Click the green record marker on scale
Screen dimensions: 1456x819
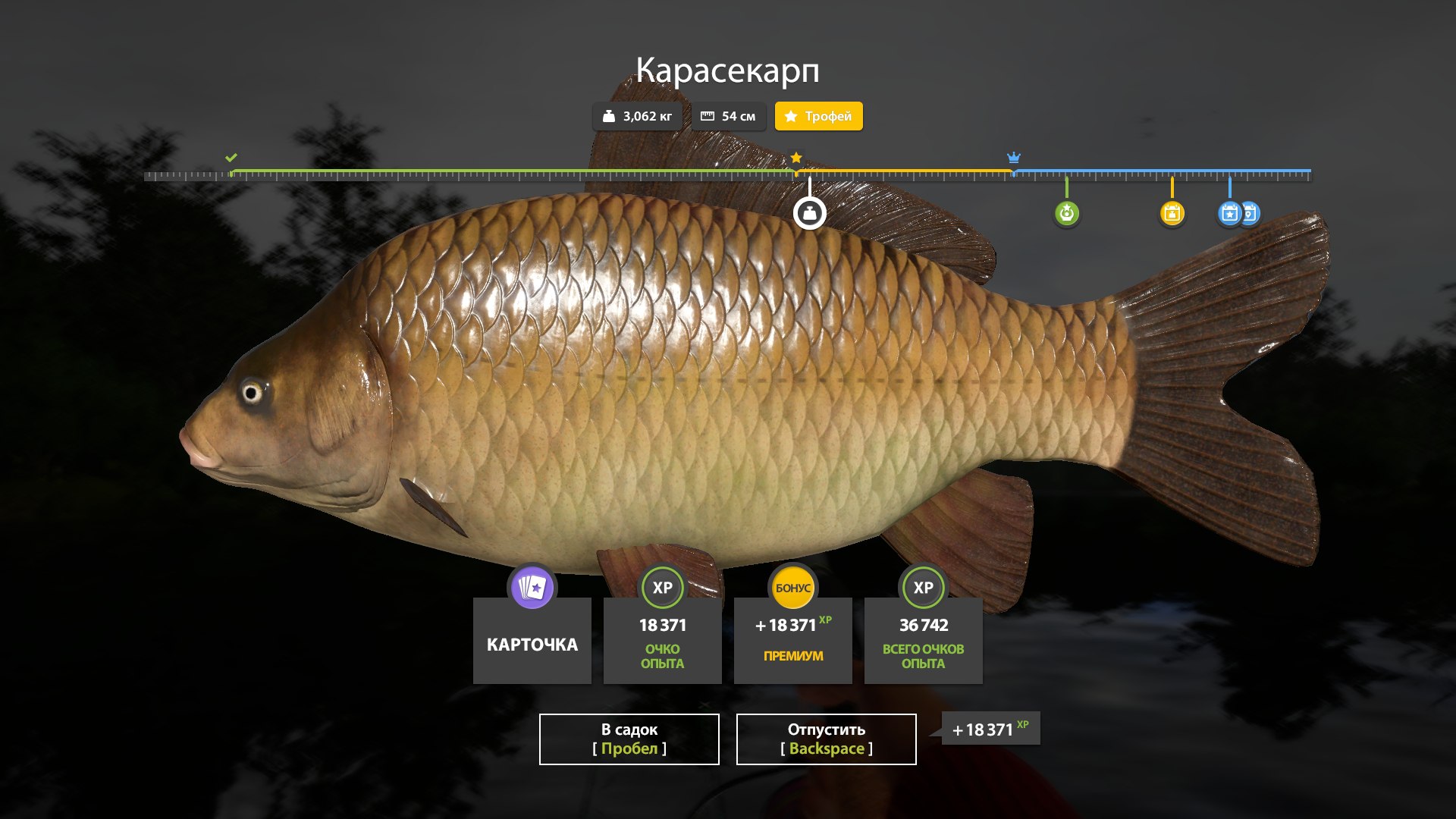pyautogui.click(x=1066, y=213)
